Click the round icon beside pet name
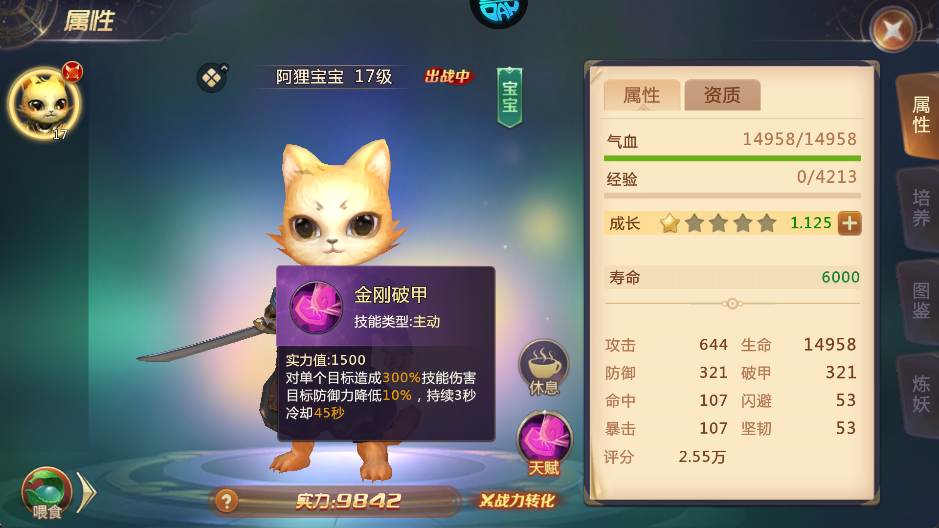This screenshot has width=939, height=528. tap(212, 77)
